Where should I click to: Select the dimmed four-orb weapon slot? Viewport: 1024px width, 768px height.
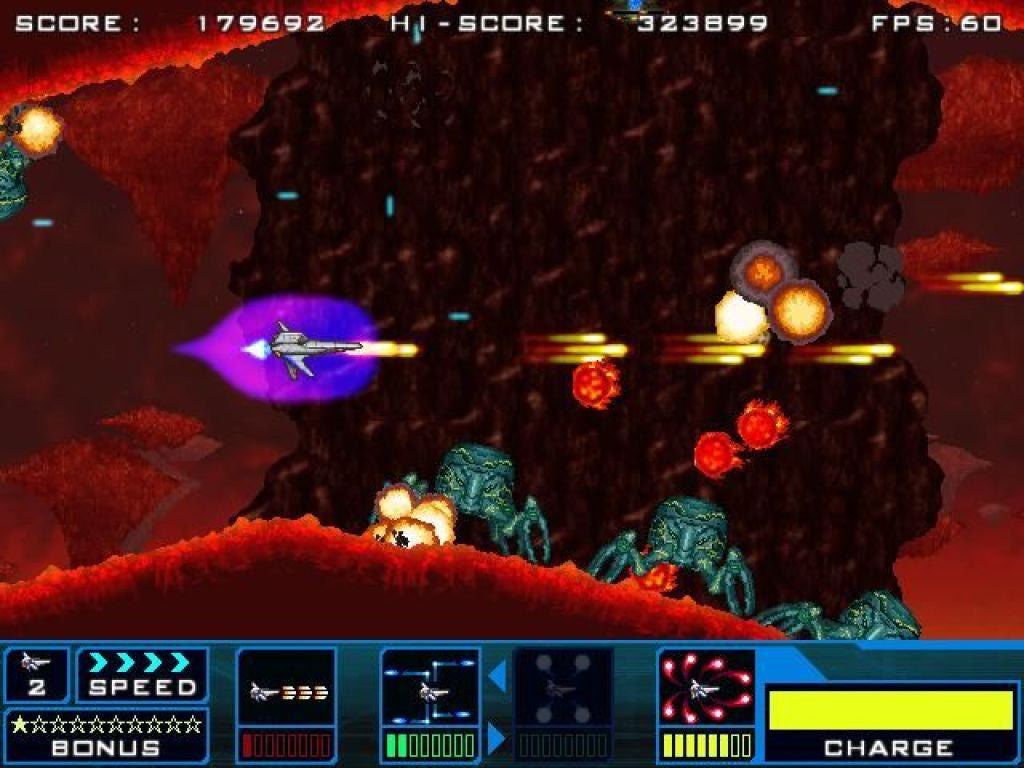point(562,689)
